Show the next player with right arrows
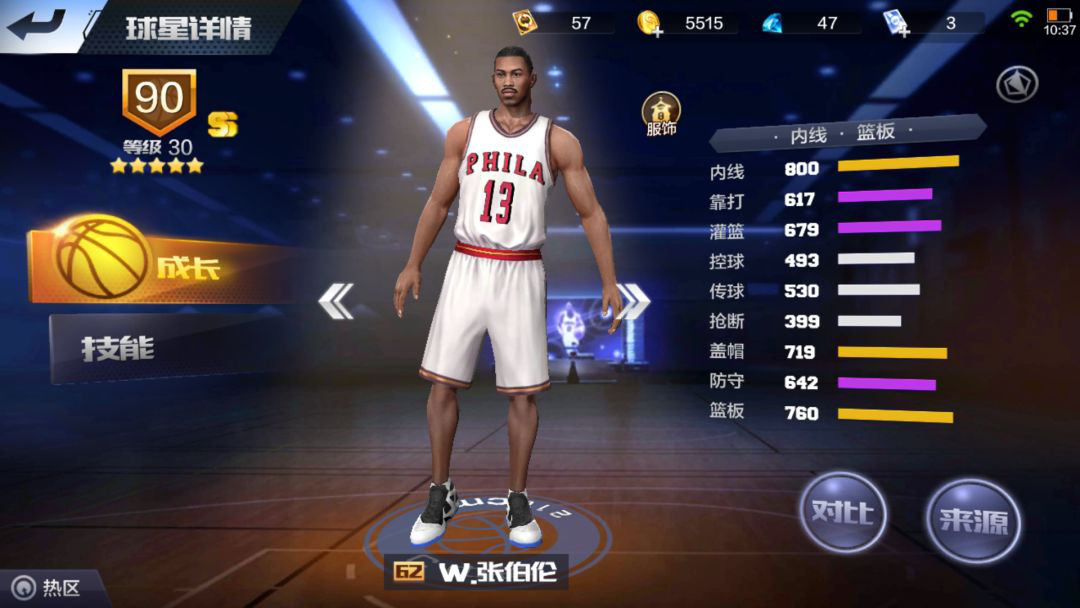This screenshot has height=608, width=1080. (632, 301)
